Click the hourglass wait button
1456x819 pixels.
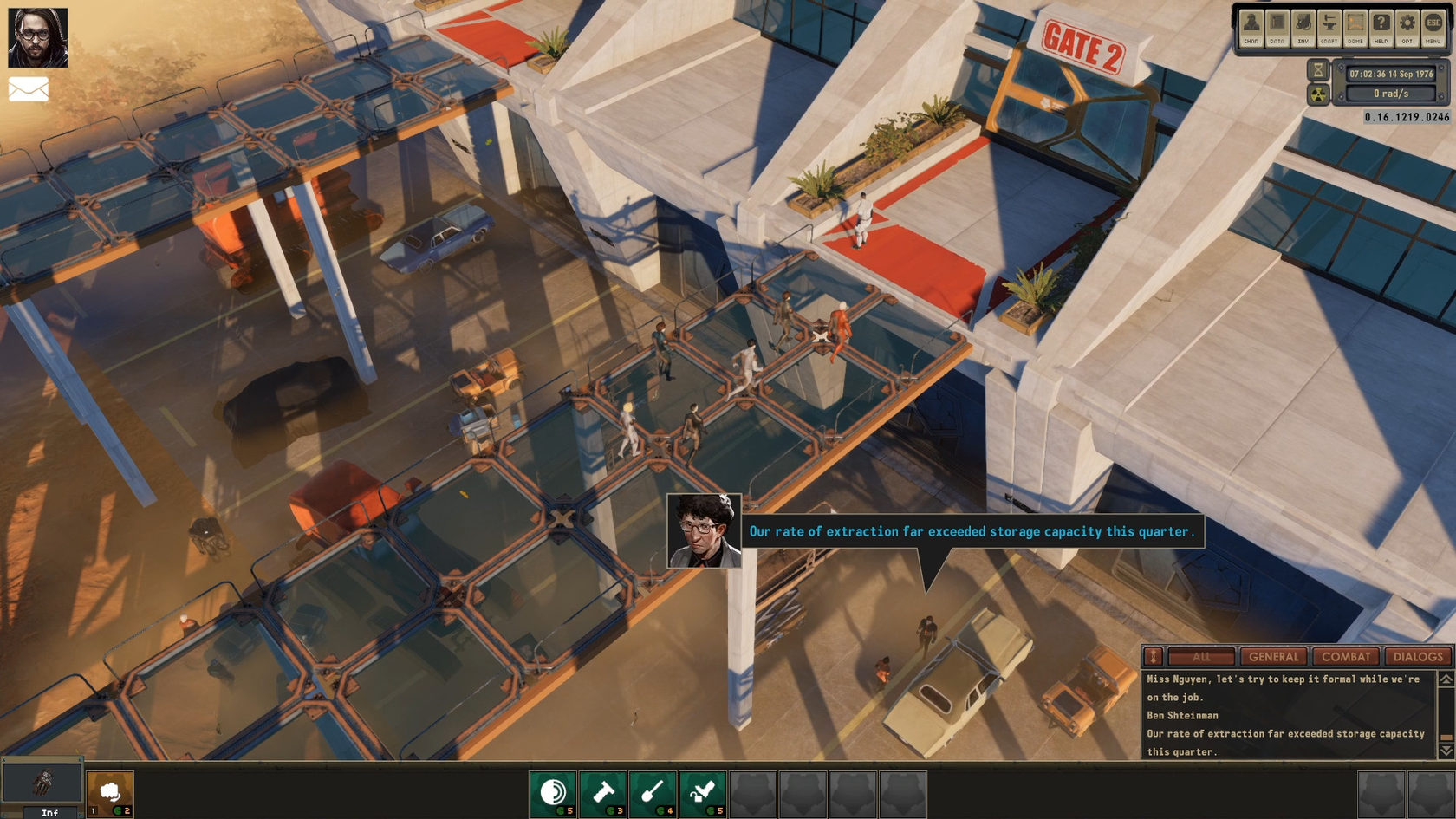(x=1318, y=69)
